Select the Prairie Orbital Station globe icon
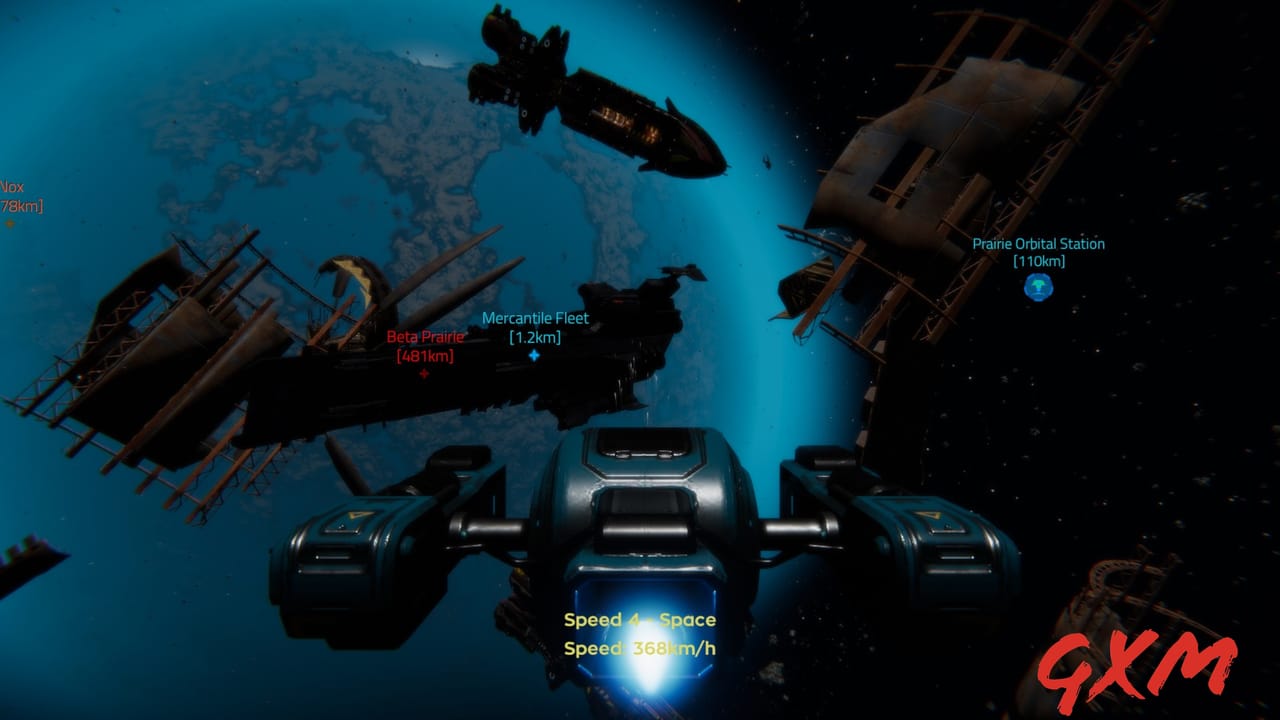 [1037, 287]
